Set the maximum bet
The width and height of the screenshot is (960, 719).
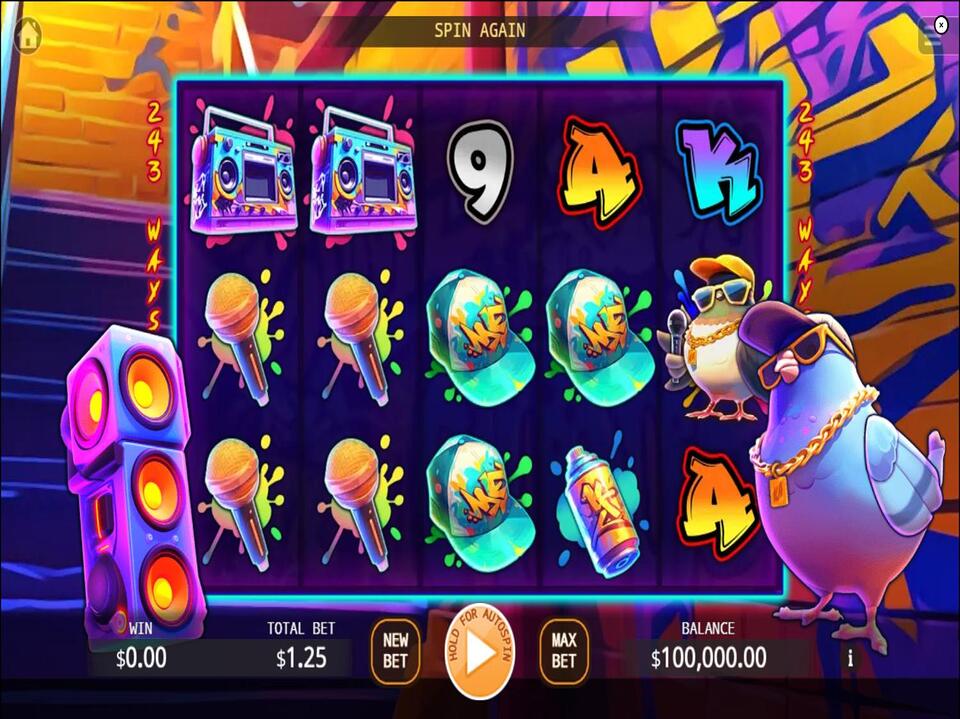pos(564,652)
